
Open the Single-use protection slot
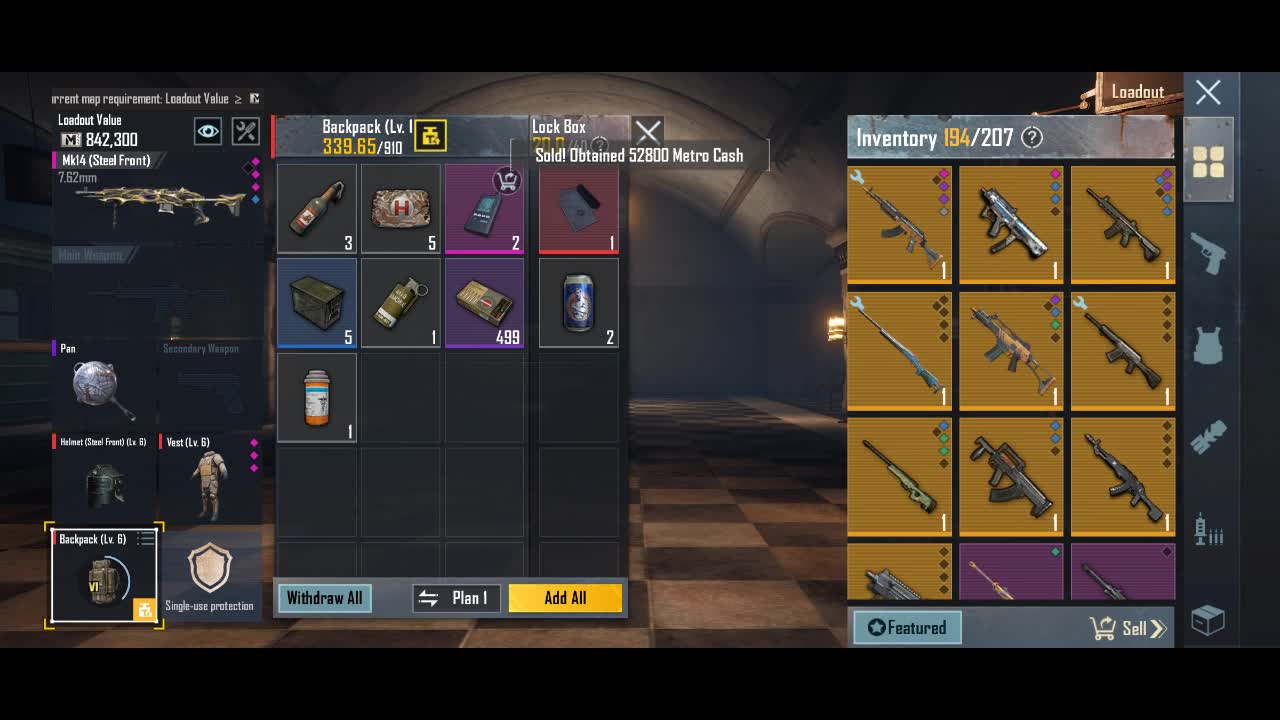(x=209, y=575)
